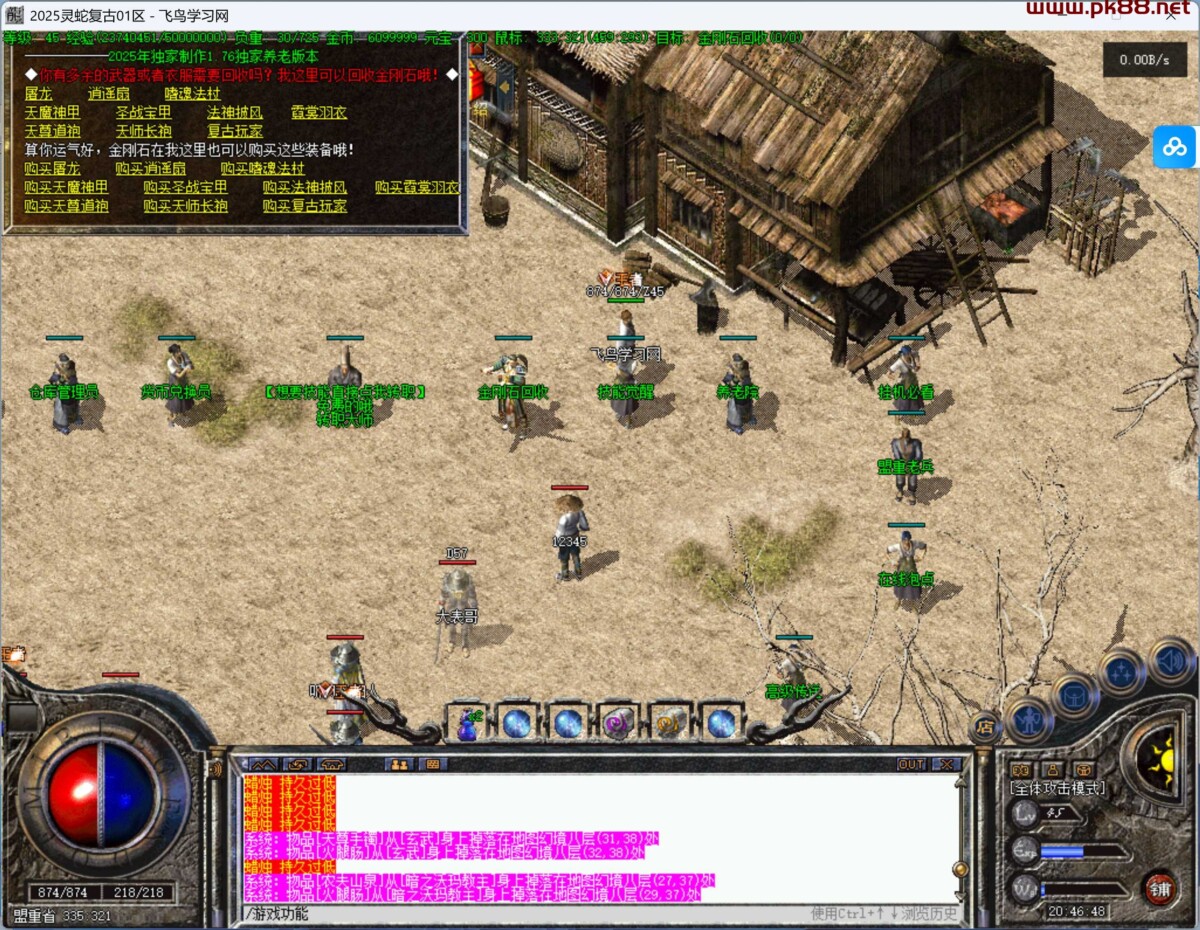Toggle the sound speaker button
Screen dimensions: 1200x930
pos(1170,660)
